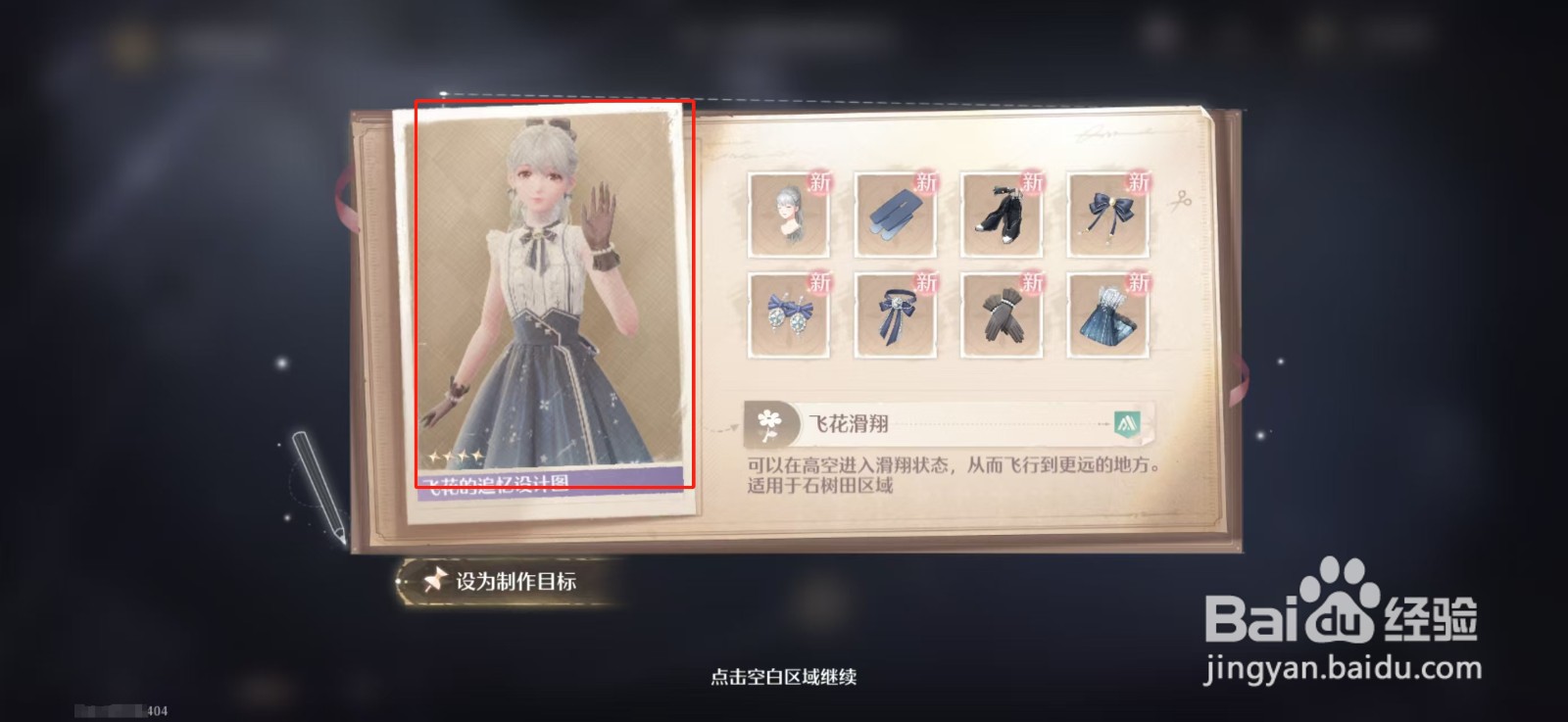This screenshot has height=722, width=1568.
Task: Click the blue earrings item icon
Action: click(x=789, y=313)
